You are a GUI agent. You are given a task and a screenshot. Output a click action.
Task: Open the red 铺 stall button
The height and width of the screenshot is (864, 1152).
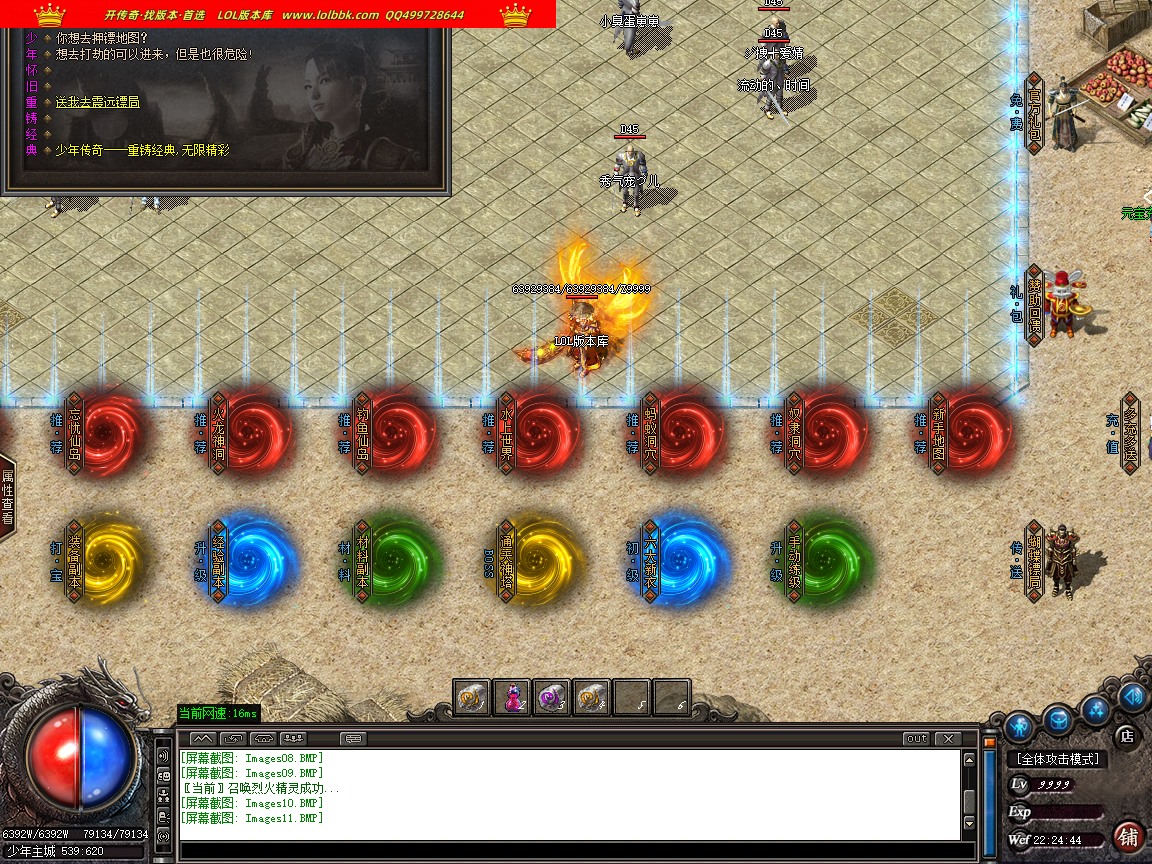pyautogui.click(x=1129, y=835)
